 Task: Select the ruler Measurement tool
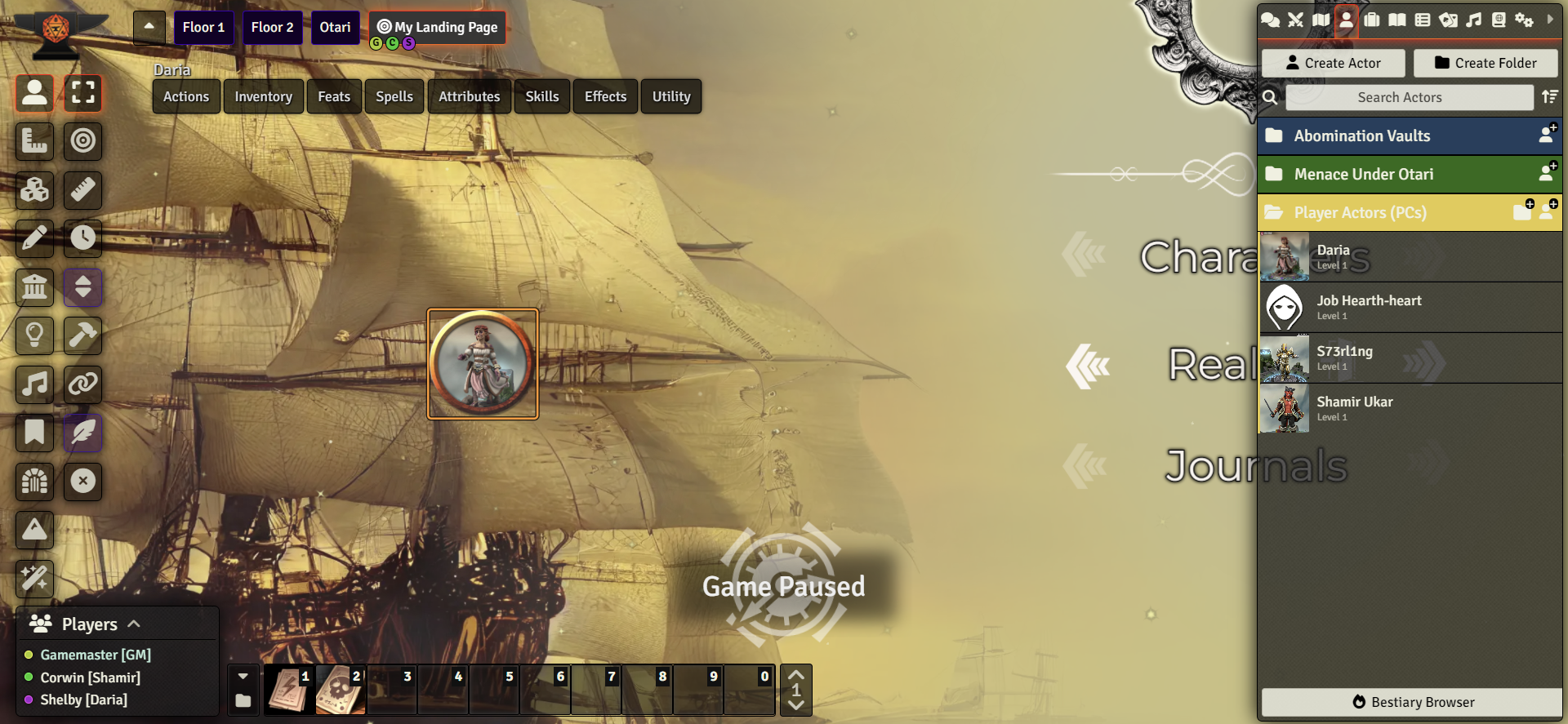82,190
